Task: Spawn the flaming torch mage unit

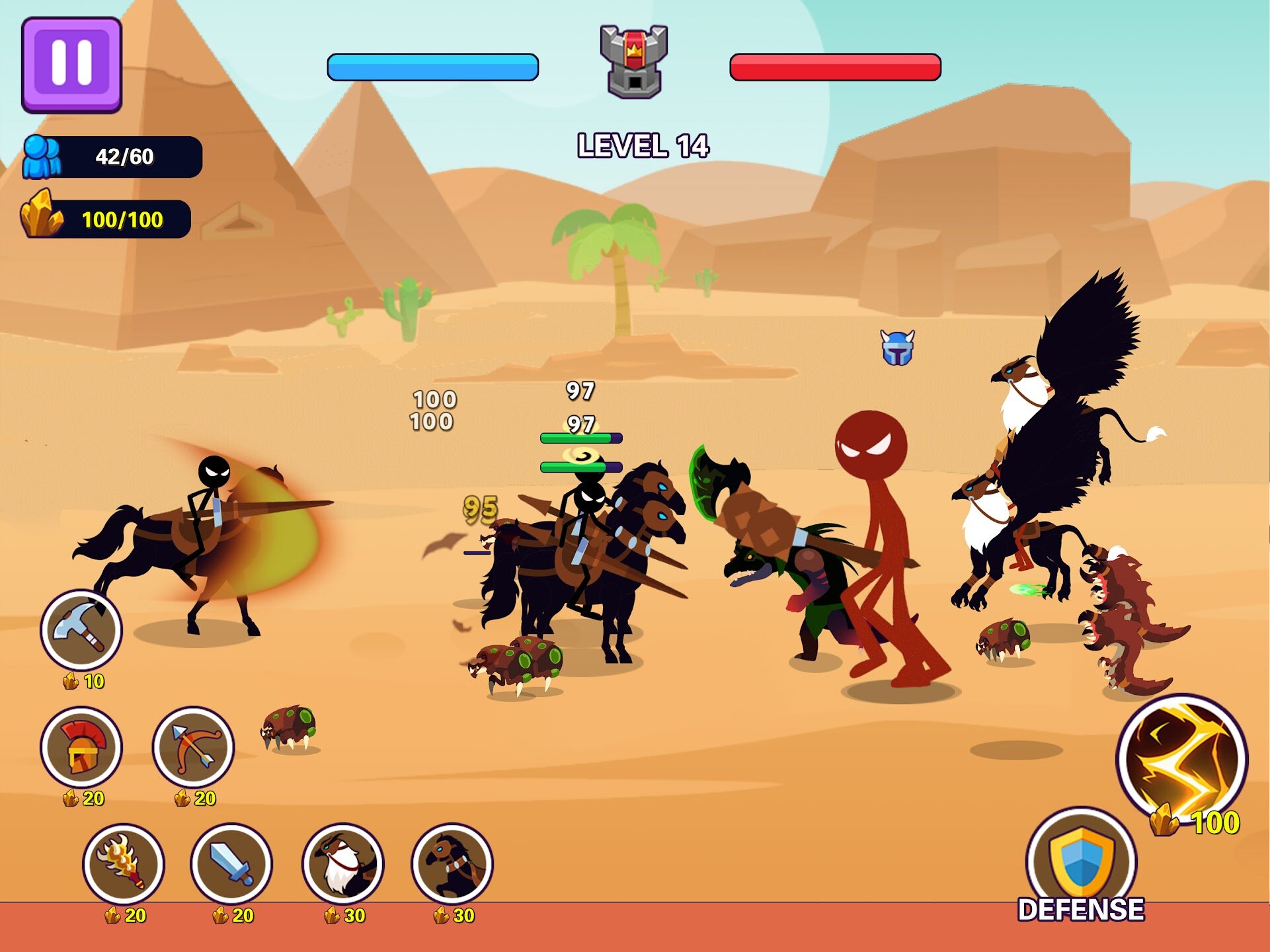Action: click(124, 863)
